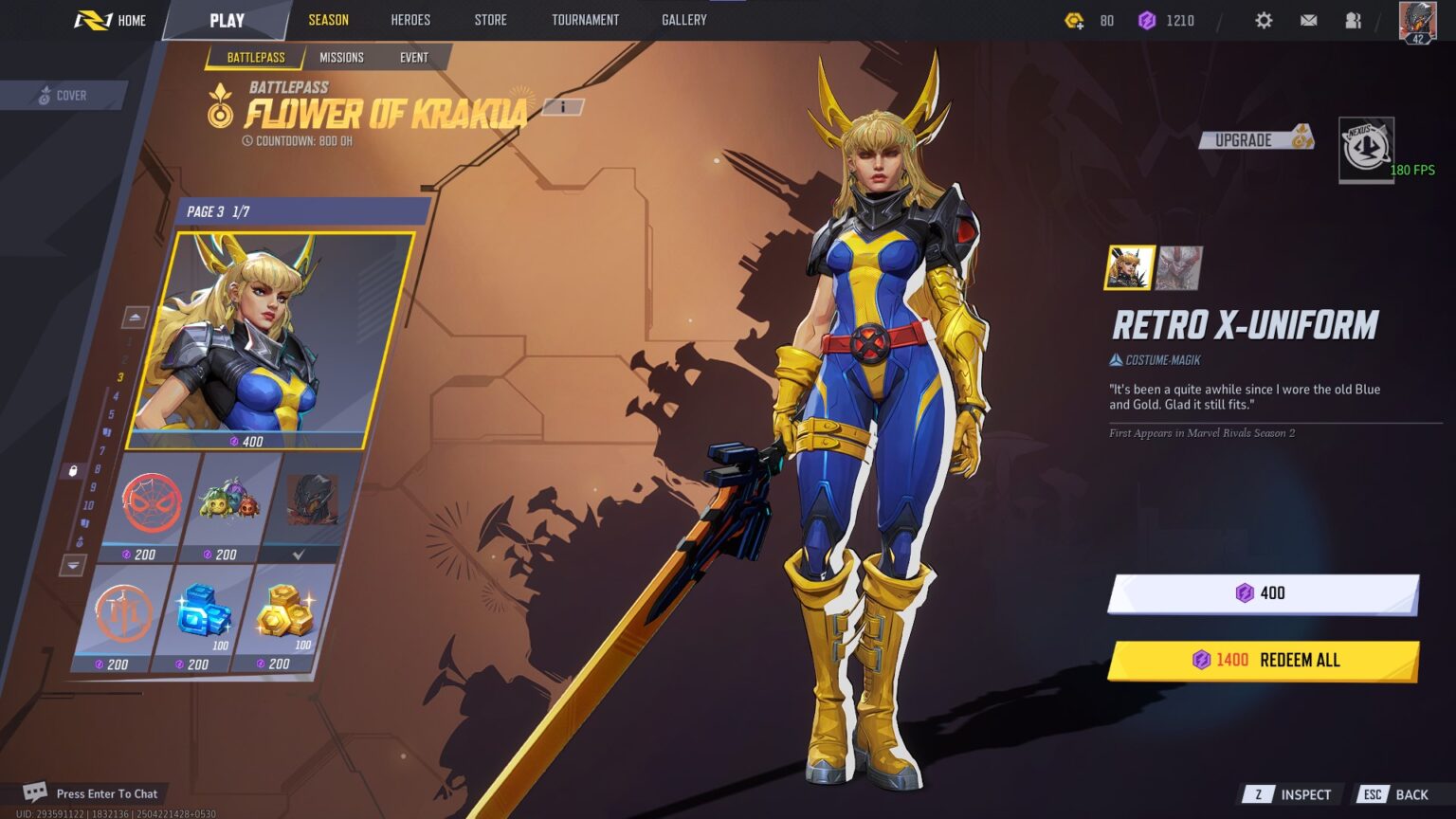Redeem all rewards for 1400 tokens

(x=1262, y=661)
